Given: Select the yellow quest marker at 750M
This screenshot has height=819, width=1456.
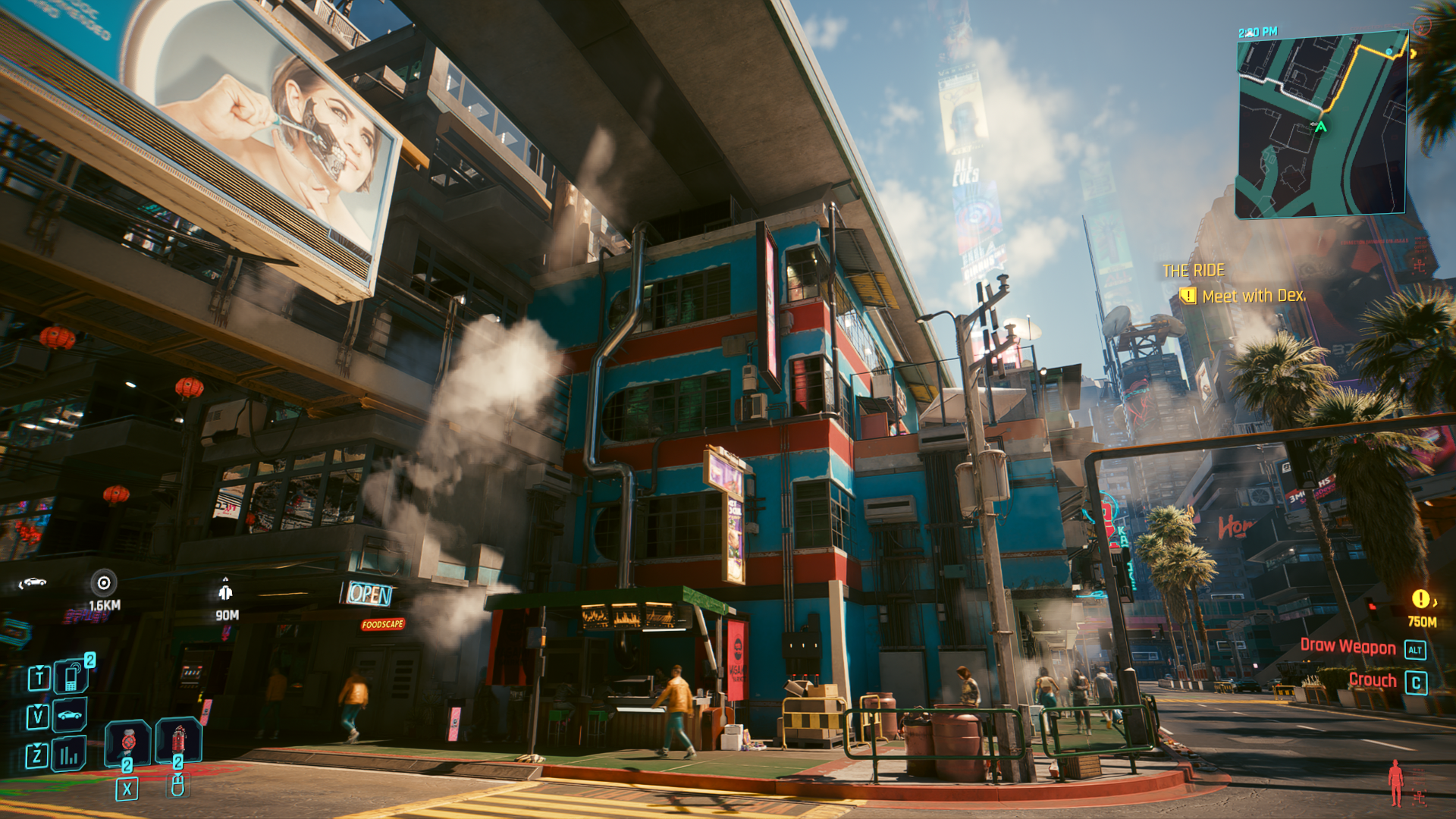Looking at the screenshot, I should pyautogui.click(x=1420, y=599).
